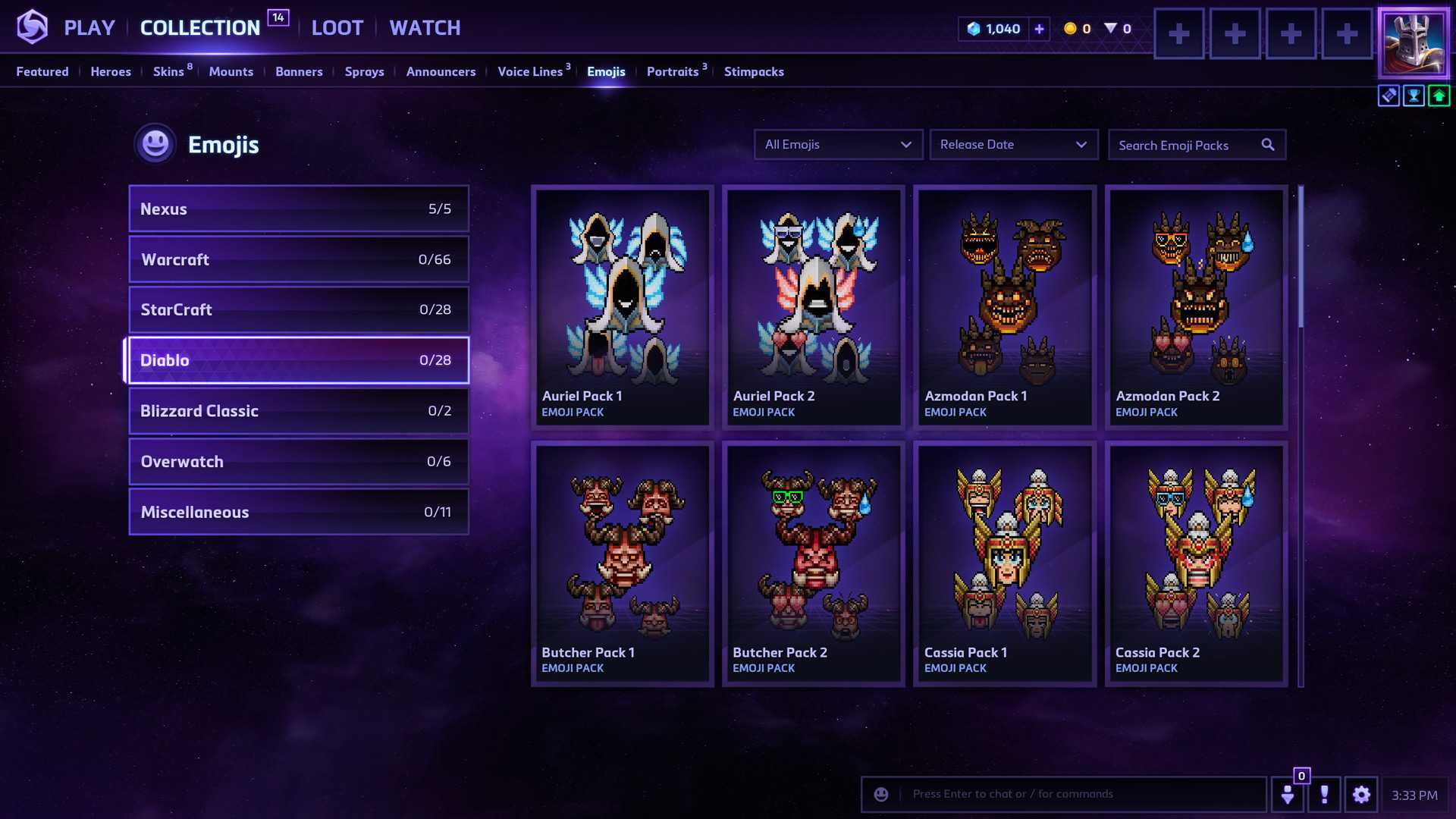The width and height of the screenshot is (1456, 819).
Task: Show the Heroes collection category
Action: [x=111, y=71]
